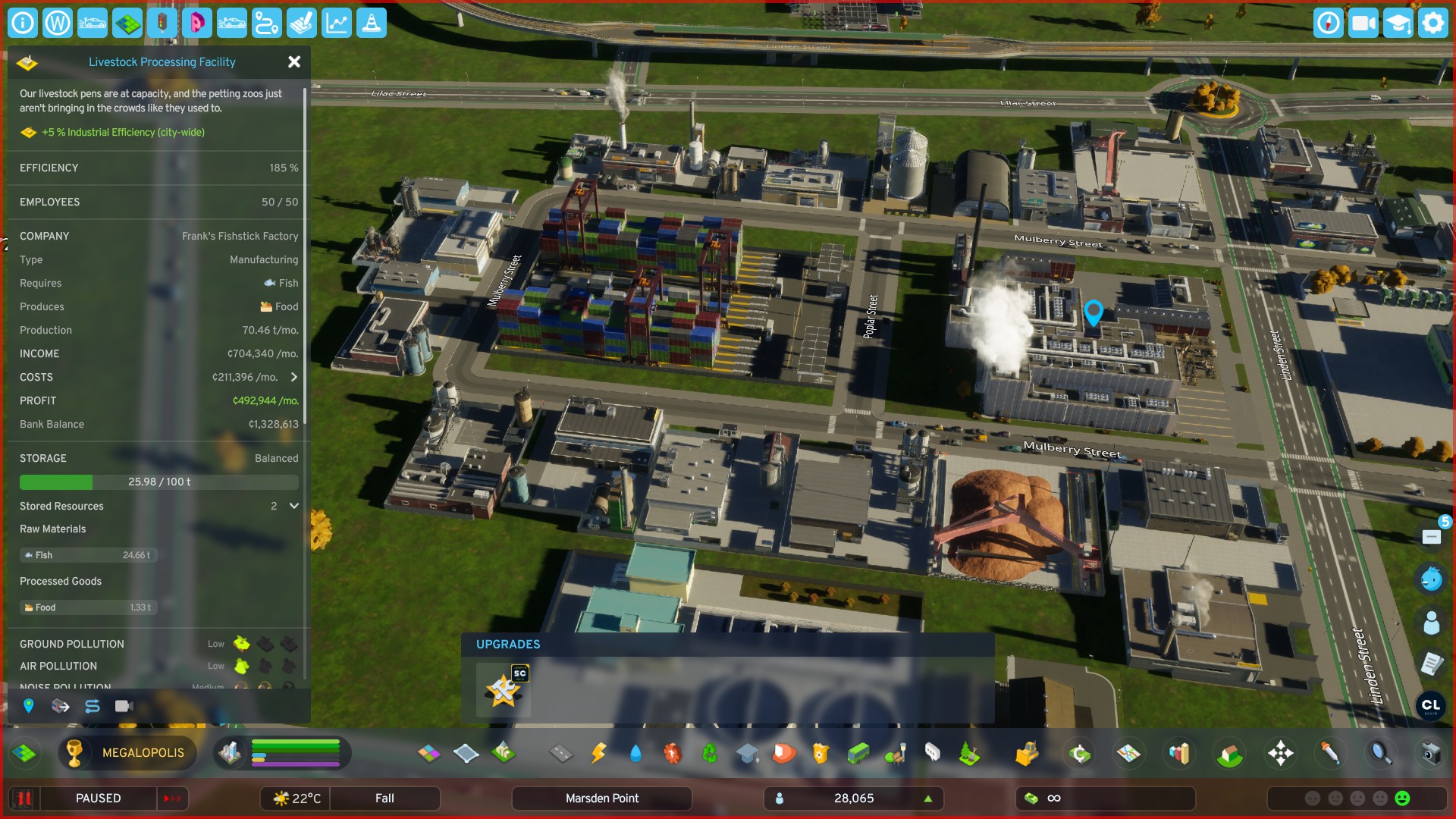
Task: Close the Livestock Processing Facility panel
Action: (x=294, y=62)
